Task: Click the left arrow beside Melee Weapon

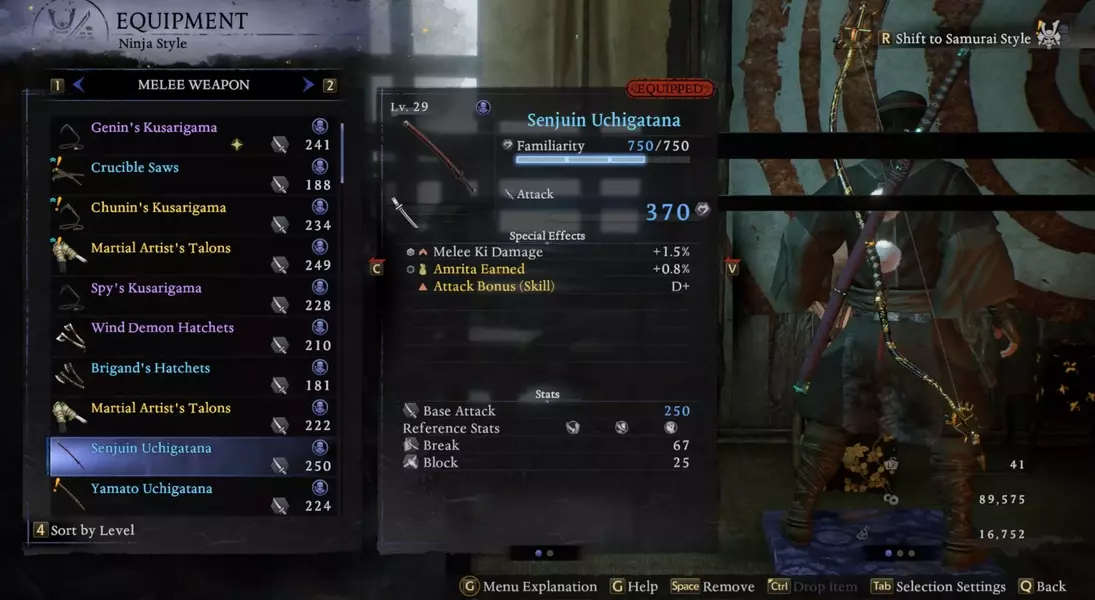Action: [78, 85]
